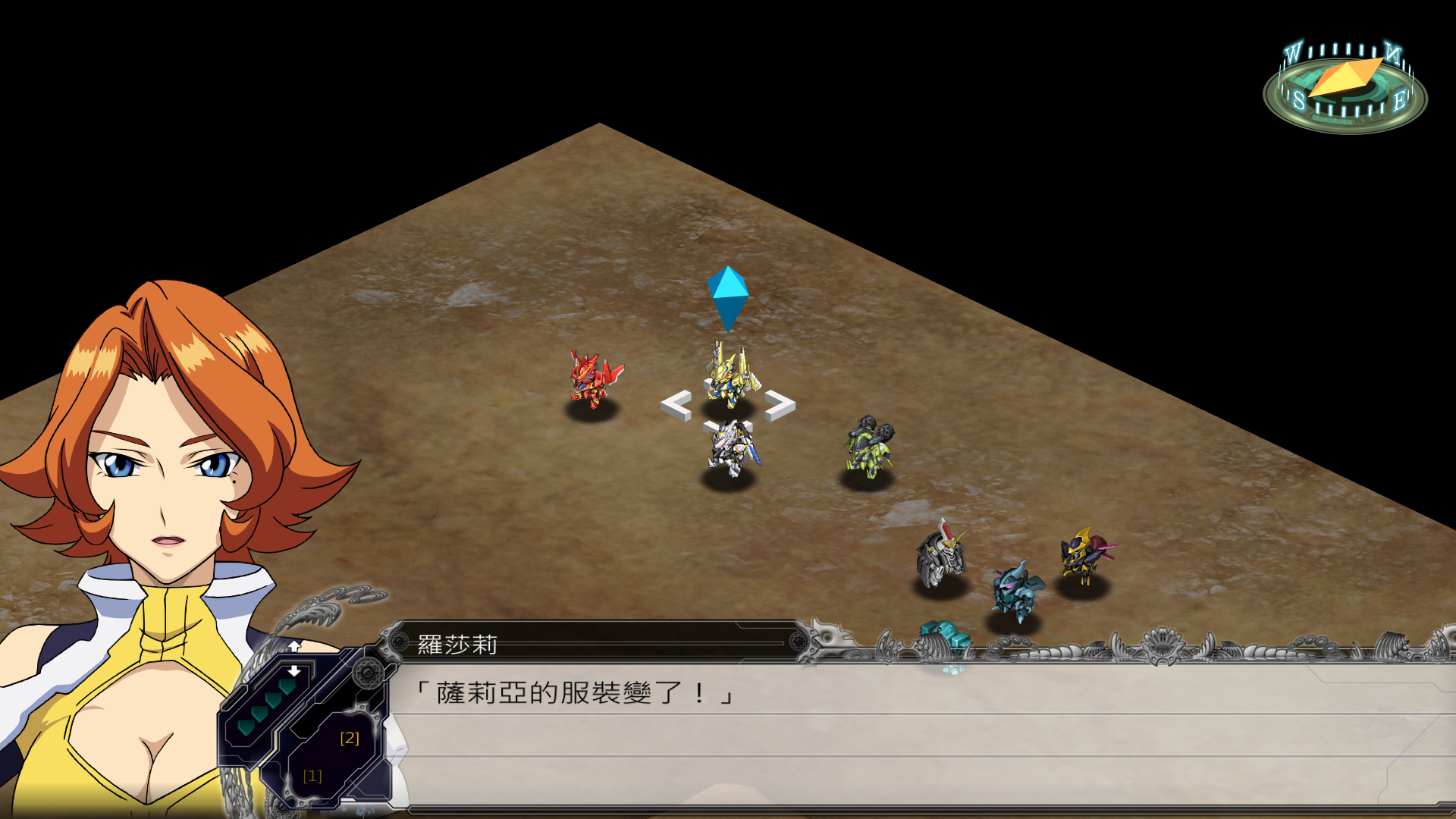Image resolution: width=1456 pixels, height=819 pixels.
Task: Click the white up arrow on dialogue panel
Action: pyautogui.click(x=294, y=646)
